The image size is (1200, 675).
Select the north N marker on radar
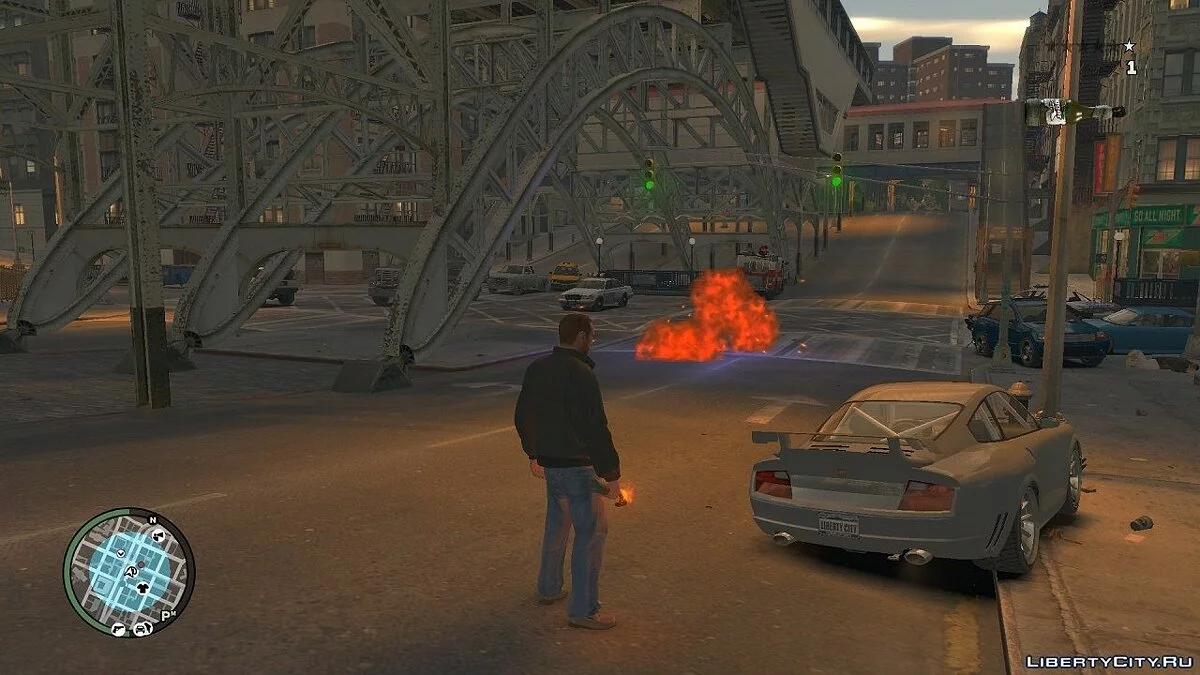[x=152, y=520]
